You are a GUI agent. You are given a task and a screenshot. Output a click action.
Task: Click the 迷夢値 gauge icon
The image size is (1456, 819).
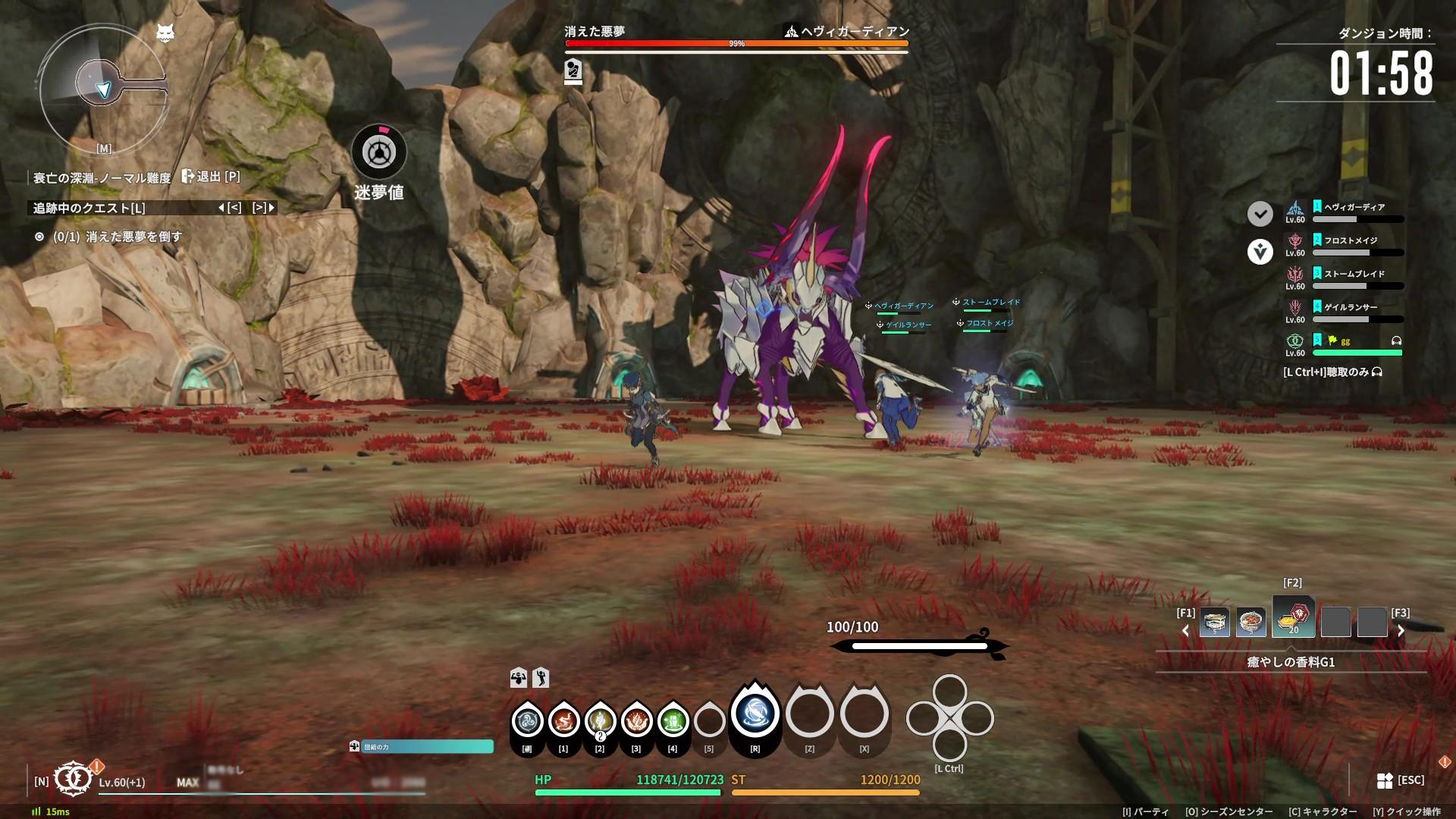[378, 152]
